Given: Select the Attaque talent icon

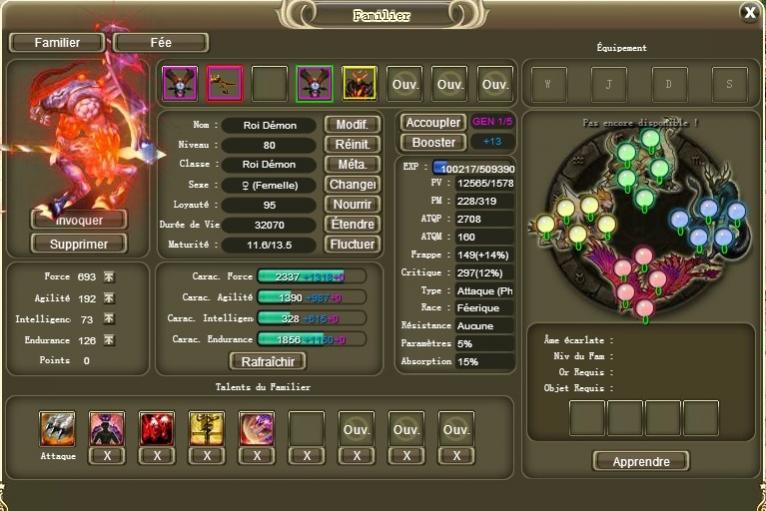Looking at the screenshot, I should click(57, 428).
